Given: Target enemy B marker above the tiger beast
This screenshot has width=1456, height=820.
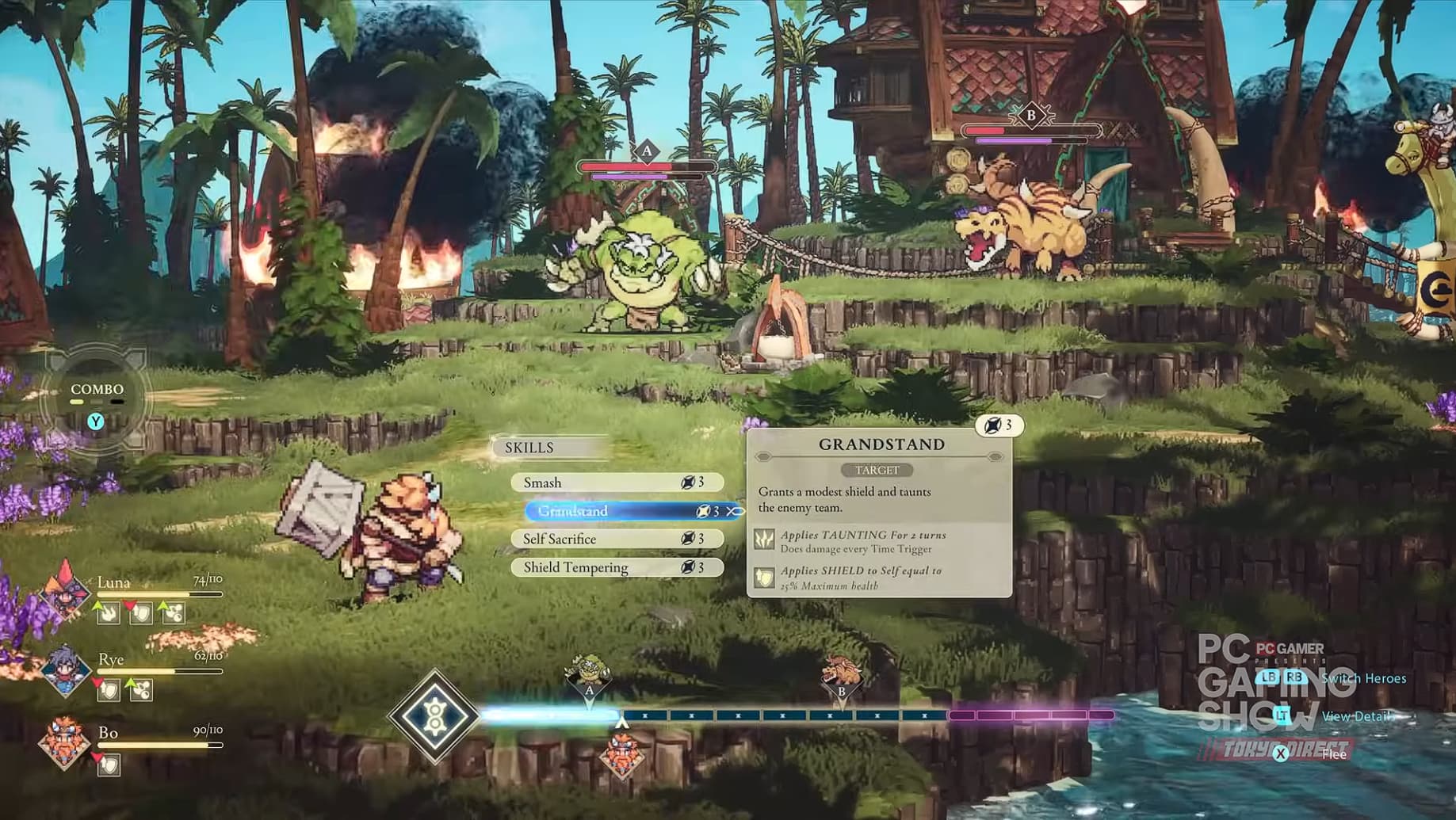Looking at the screenshot, I should (x=1031, y=116).
